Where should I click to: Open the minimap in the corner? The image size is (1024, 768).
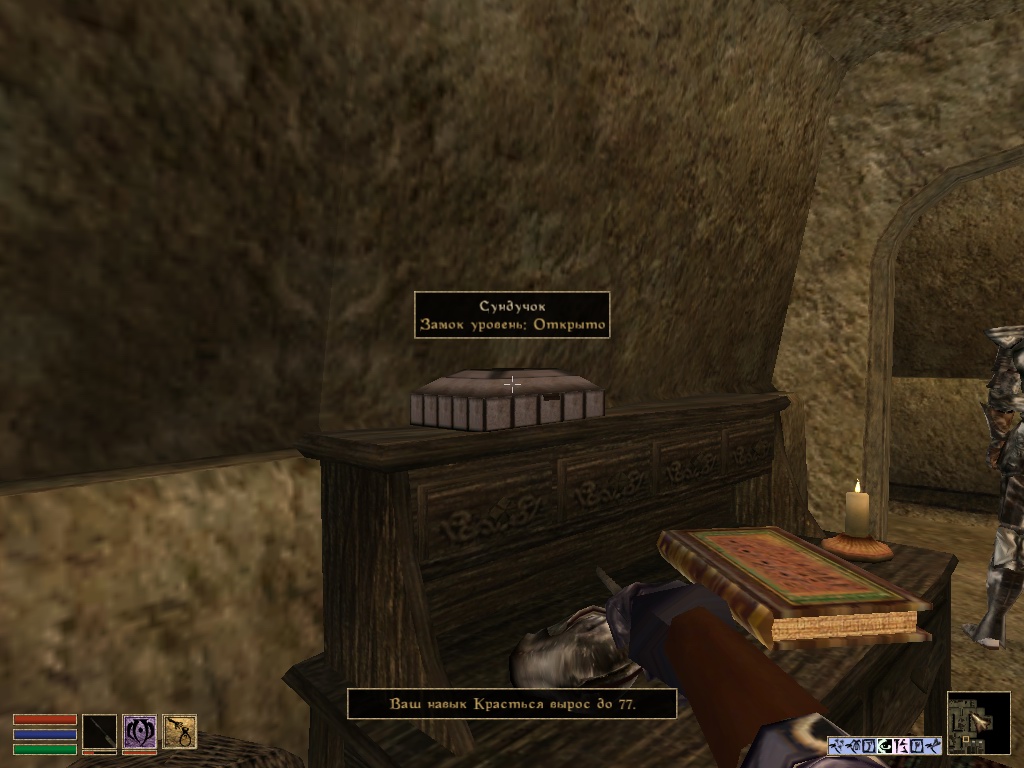pos(978,722)
